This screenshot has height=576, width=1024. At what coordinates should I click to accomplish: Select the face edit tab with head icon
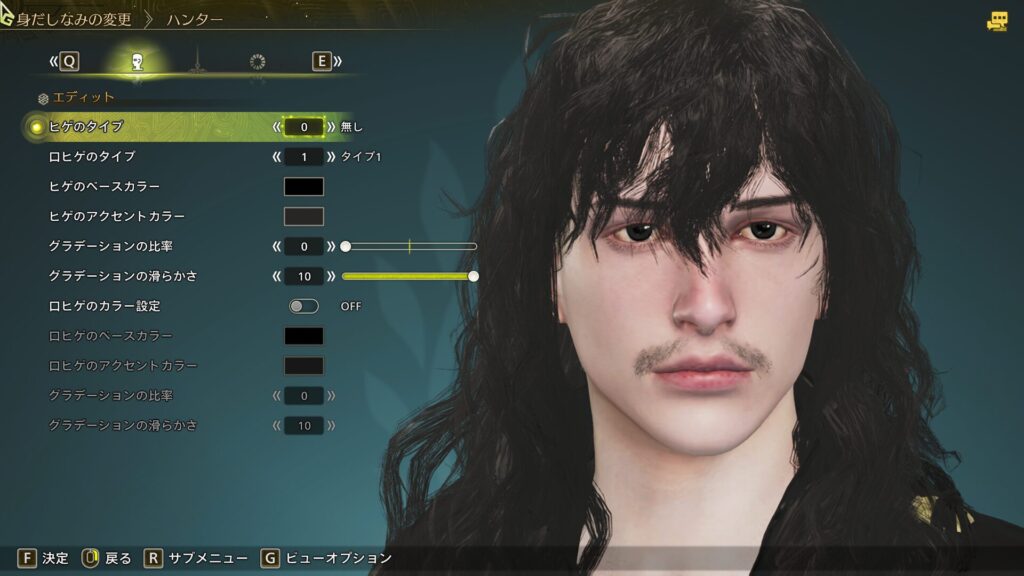[137, 62]
